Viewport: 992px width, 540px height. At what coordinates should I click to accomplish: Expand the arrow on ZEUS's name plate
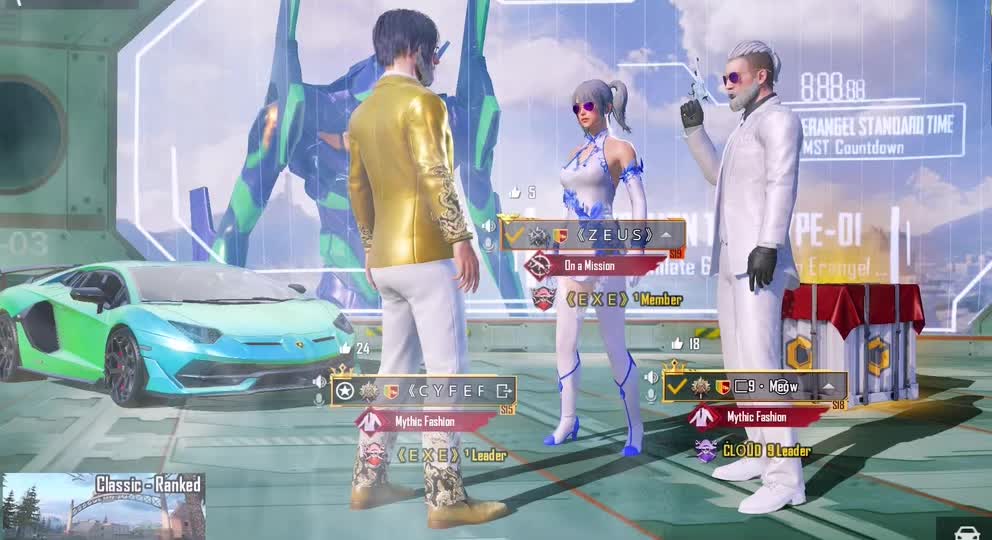[x=667, y=236]
